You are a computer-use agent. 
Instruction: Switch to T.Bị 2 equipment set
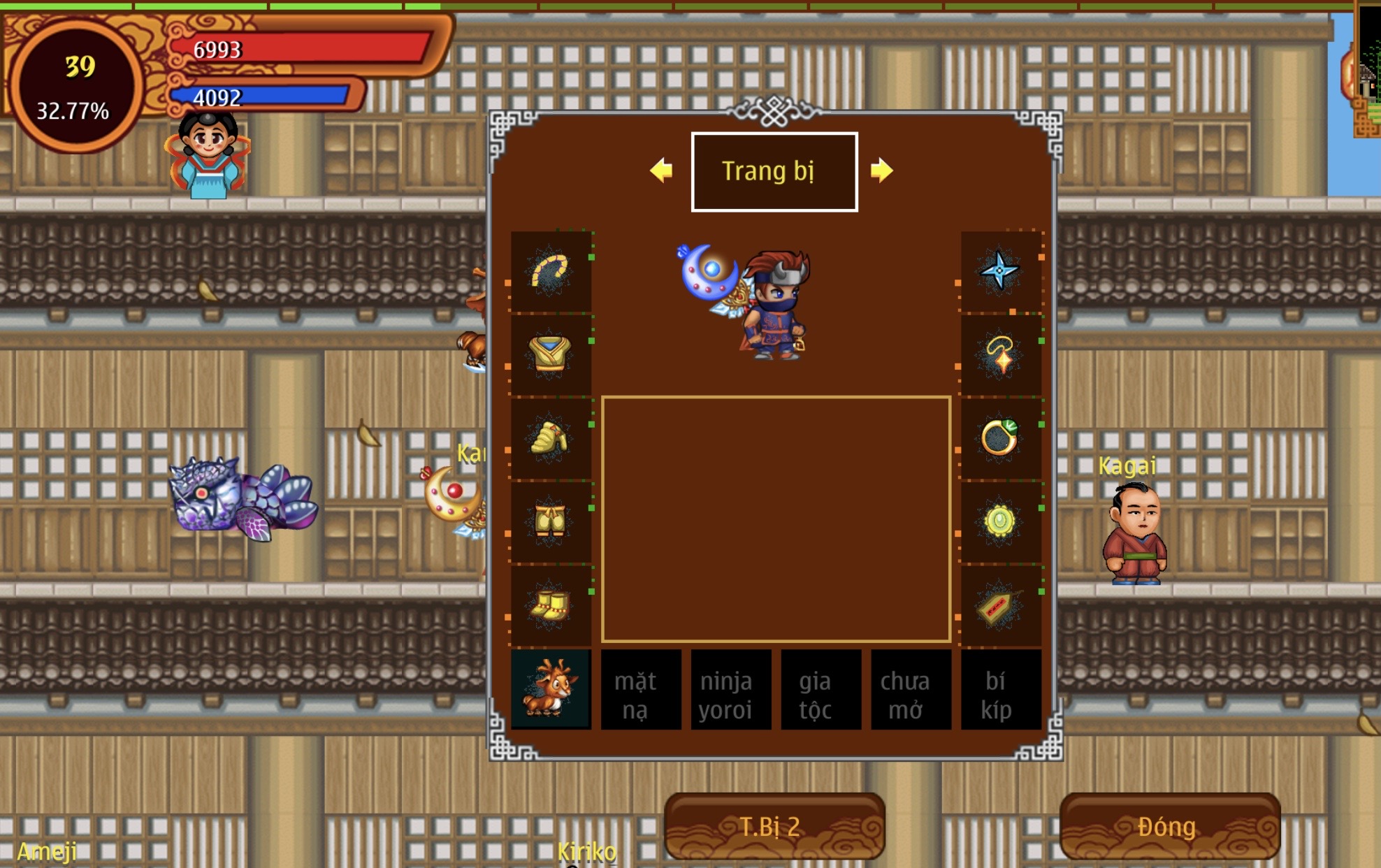pyautogui.click(x=774, y=826)
